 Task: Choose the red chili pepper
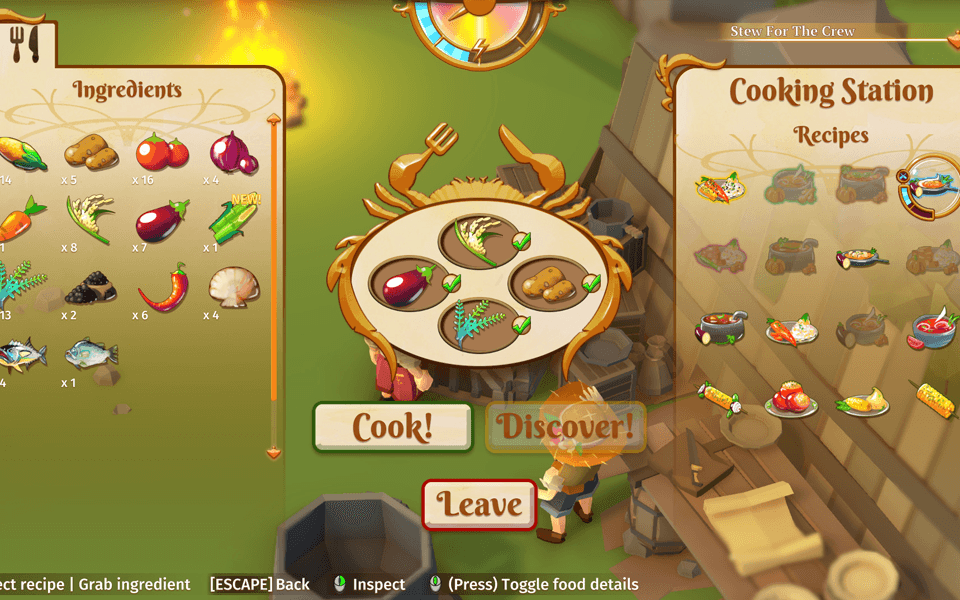point(162,287)
